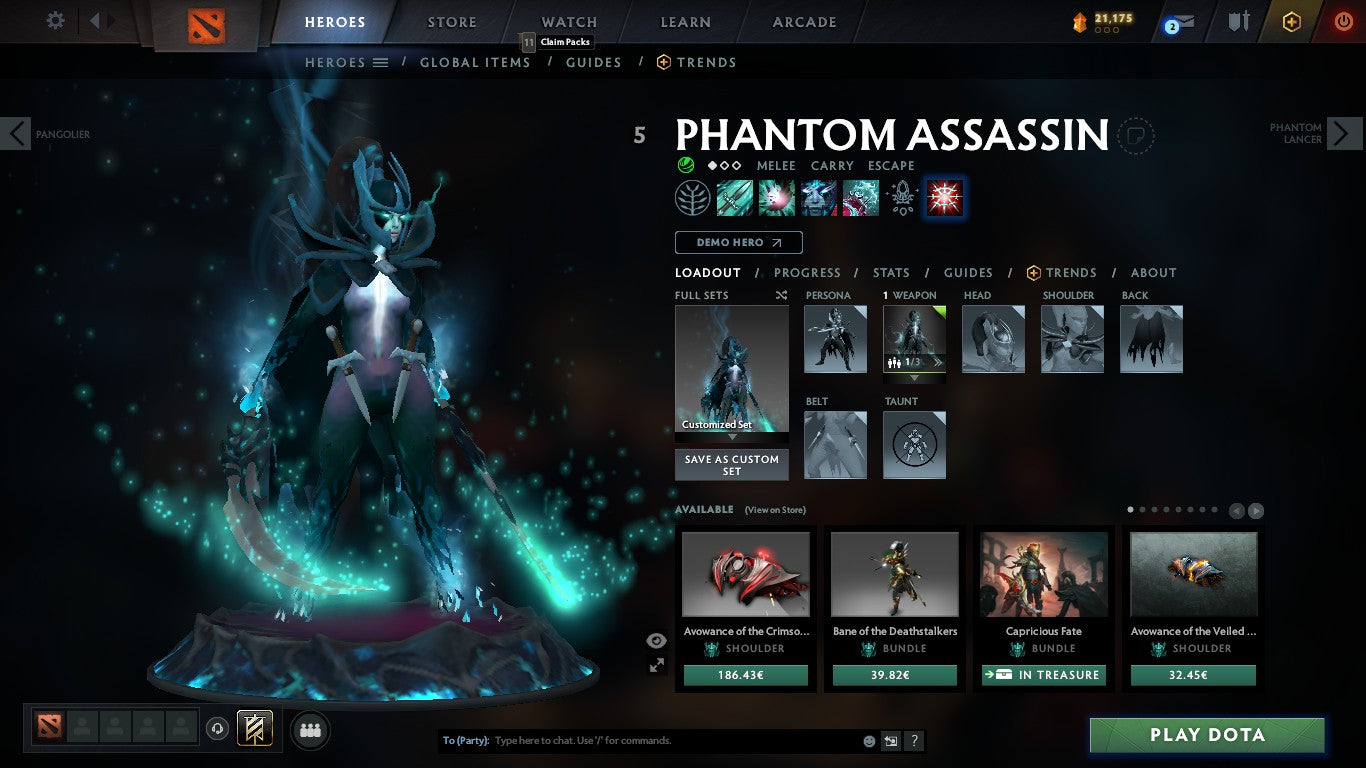Click the voice chat headset icon
Screen dimensions: 1366x768
click(216, 728)
